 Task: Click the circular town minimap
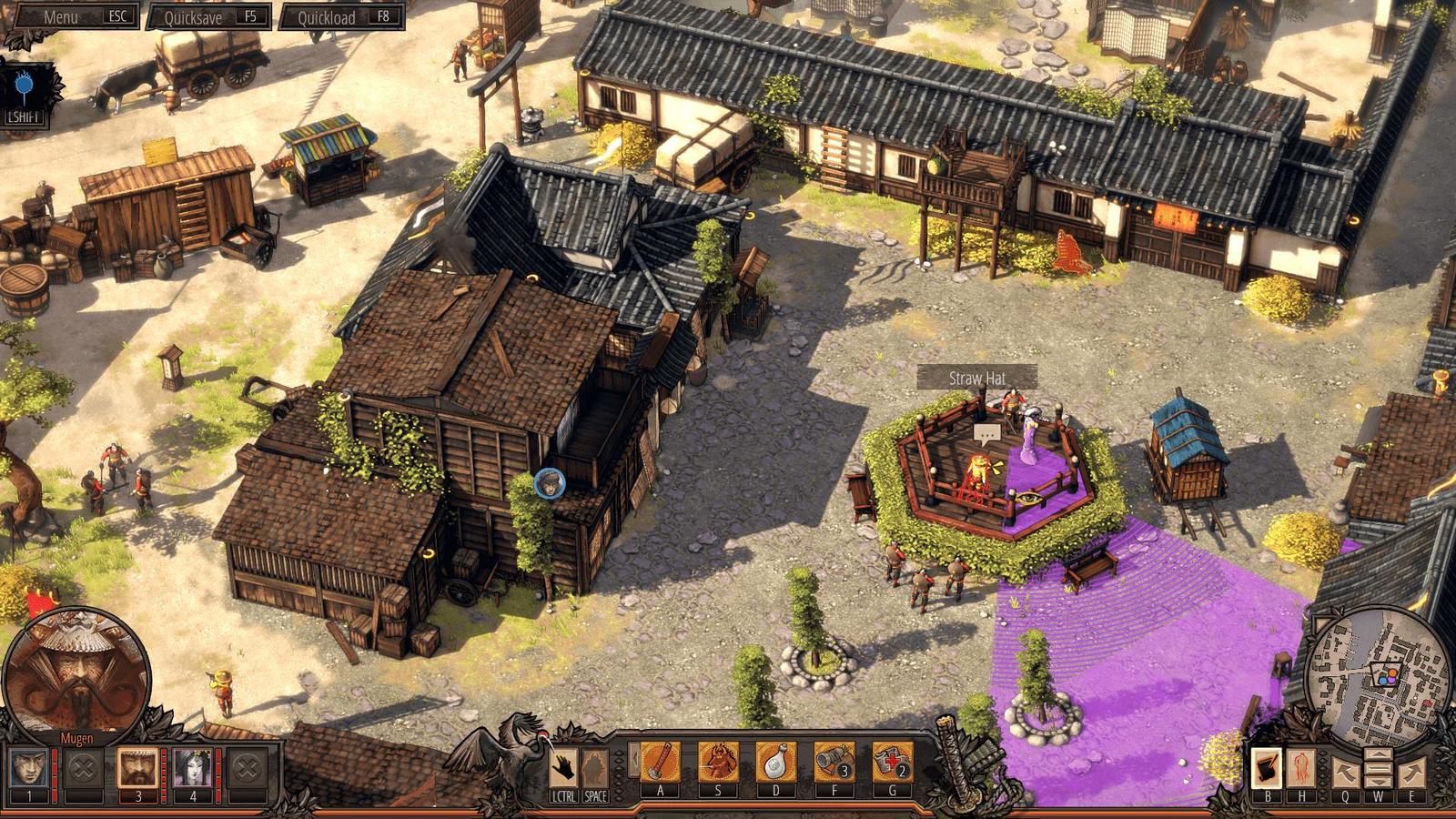tap(1377, 677)
